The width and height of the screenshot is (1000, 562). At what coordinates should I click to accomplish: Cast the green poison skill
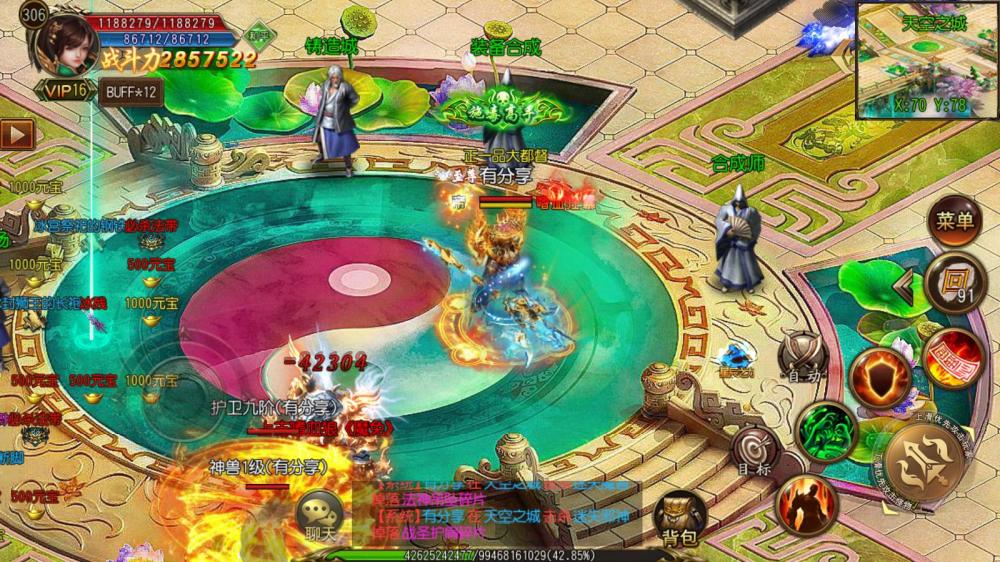click(827, 431)
